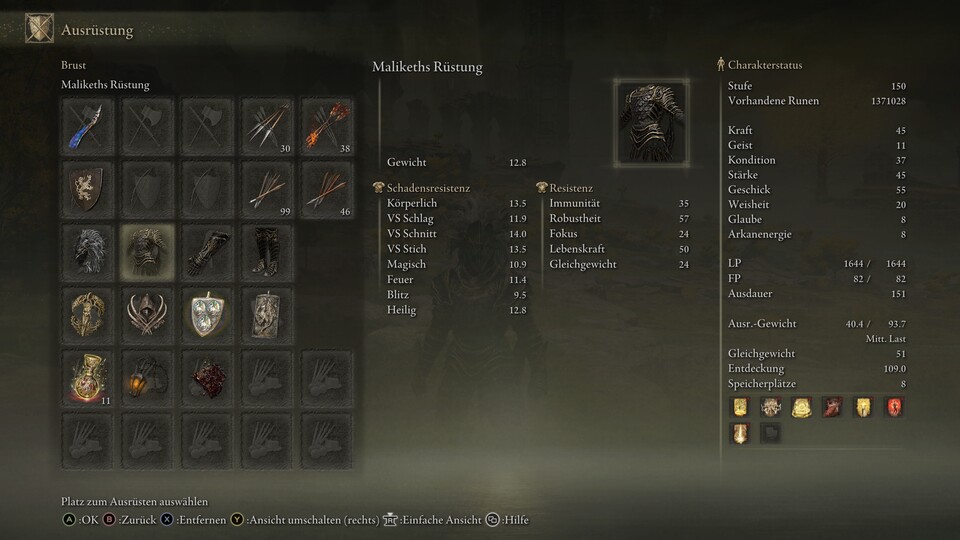This screenshot has height=540, width=960.
Task: Open the golden ornate talisman slot
Action: click(87, 314)
